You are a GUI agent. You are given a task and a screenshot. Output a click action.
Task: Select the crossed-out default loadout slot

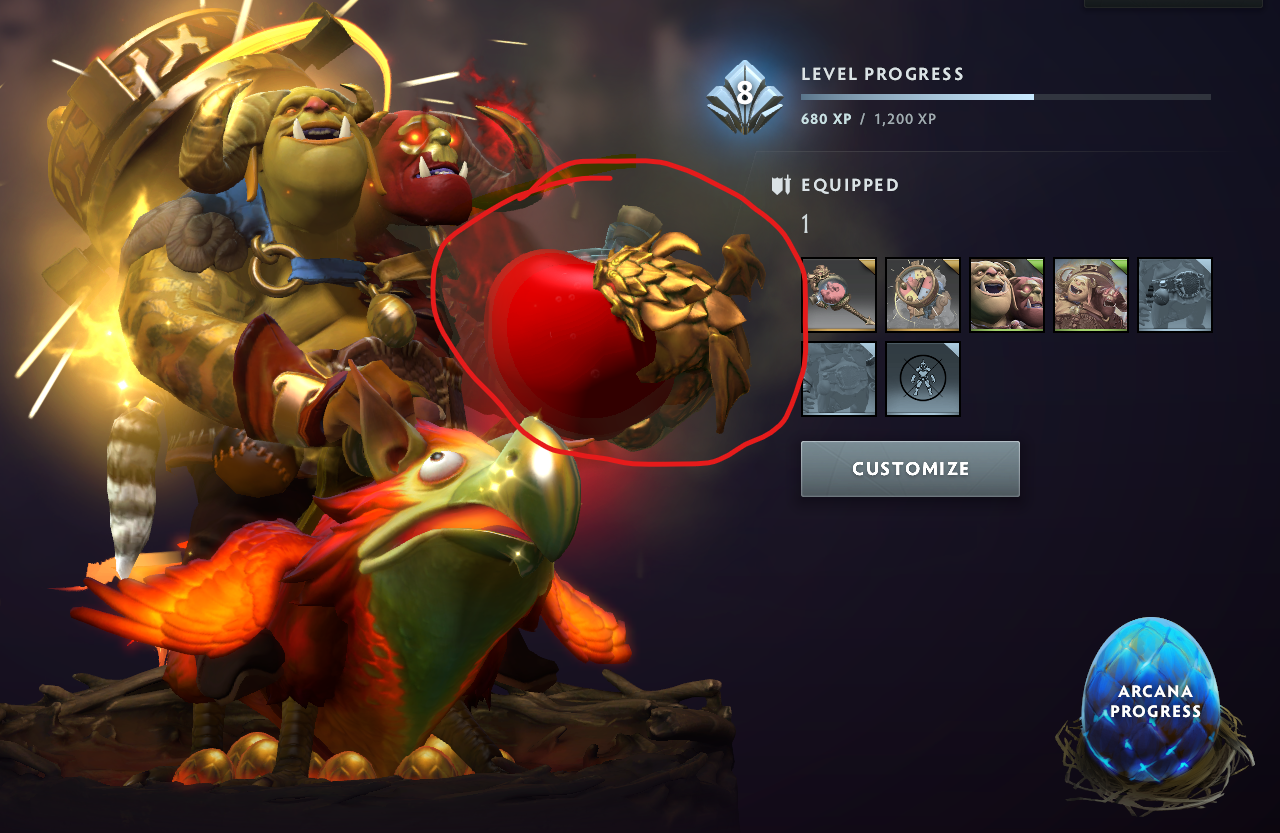point(922,380)
